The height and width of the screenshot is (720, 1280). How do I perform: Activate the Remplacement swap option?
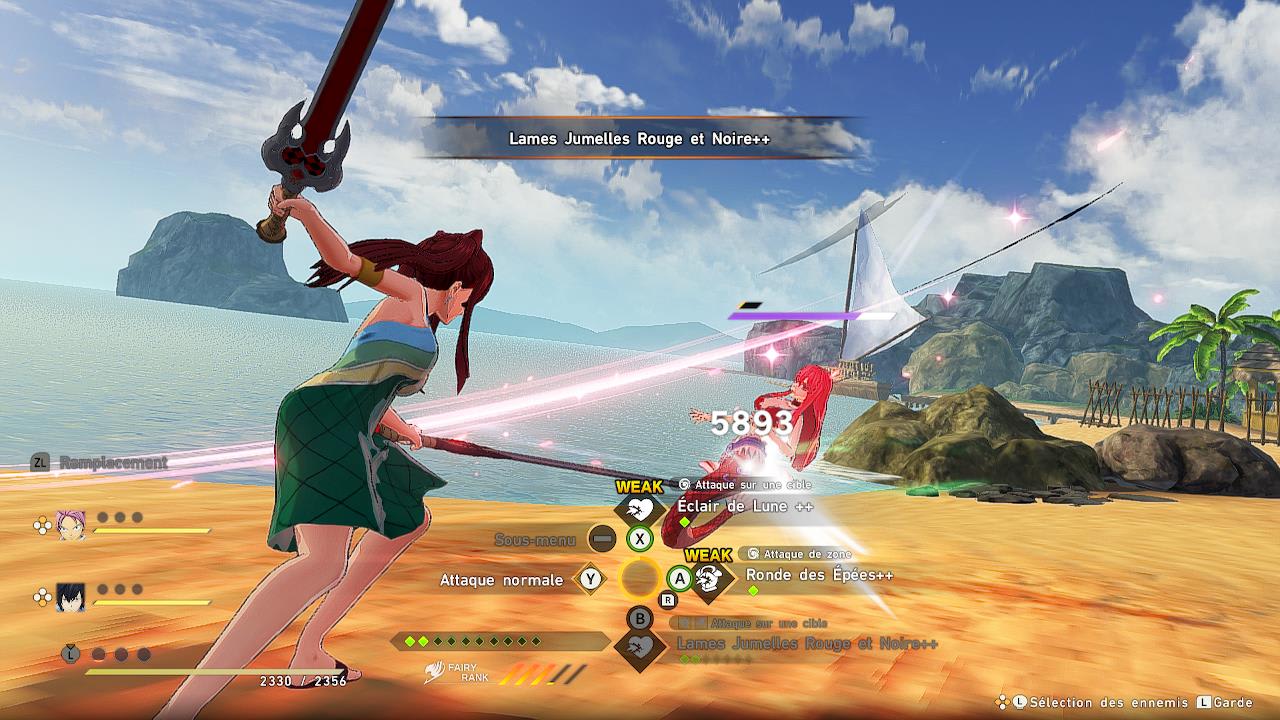112,462
